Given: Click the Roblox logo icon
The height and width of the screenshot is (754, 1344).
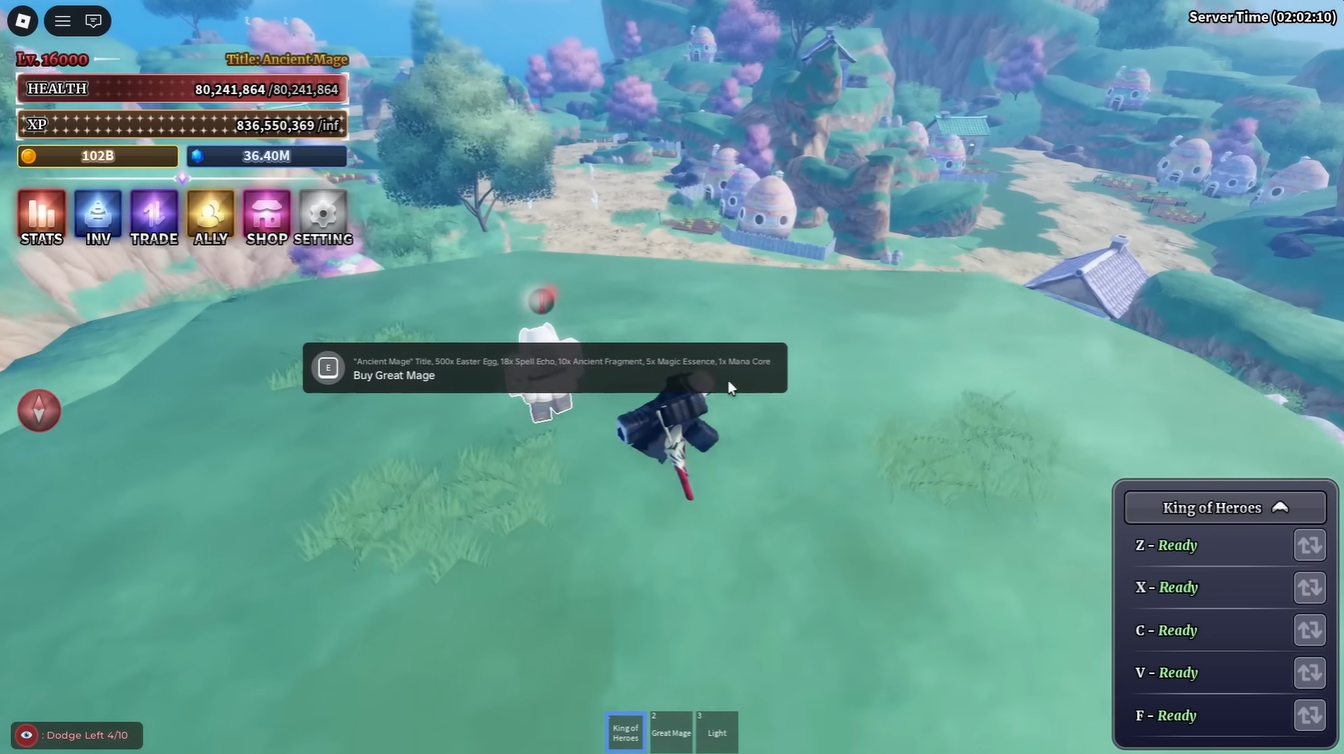Looking at the screenshot, I should click(x=21, y=20).
